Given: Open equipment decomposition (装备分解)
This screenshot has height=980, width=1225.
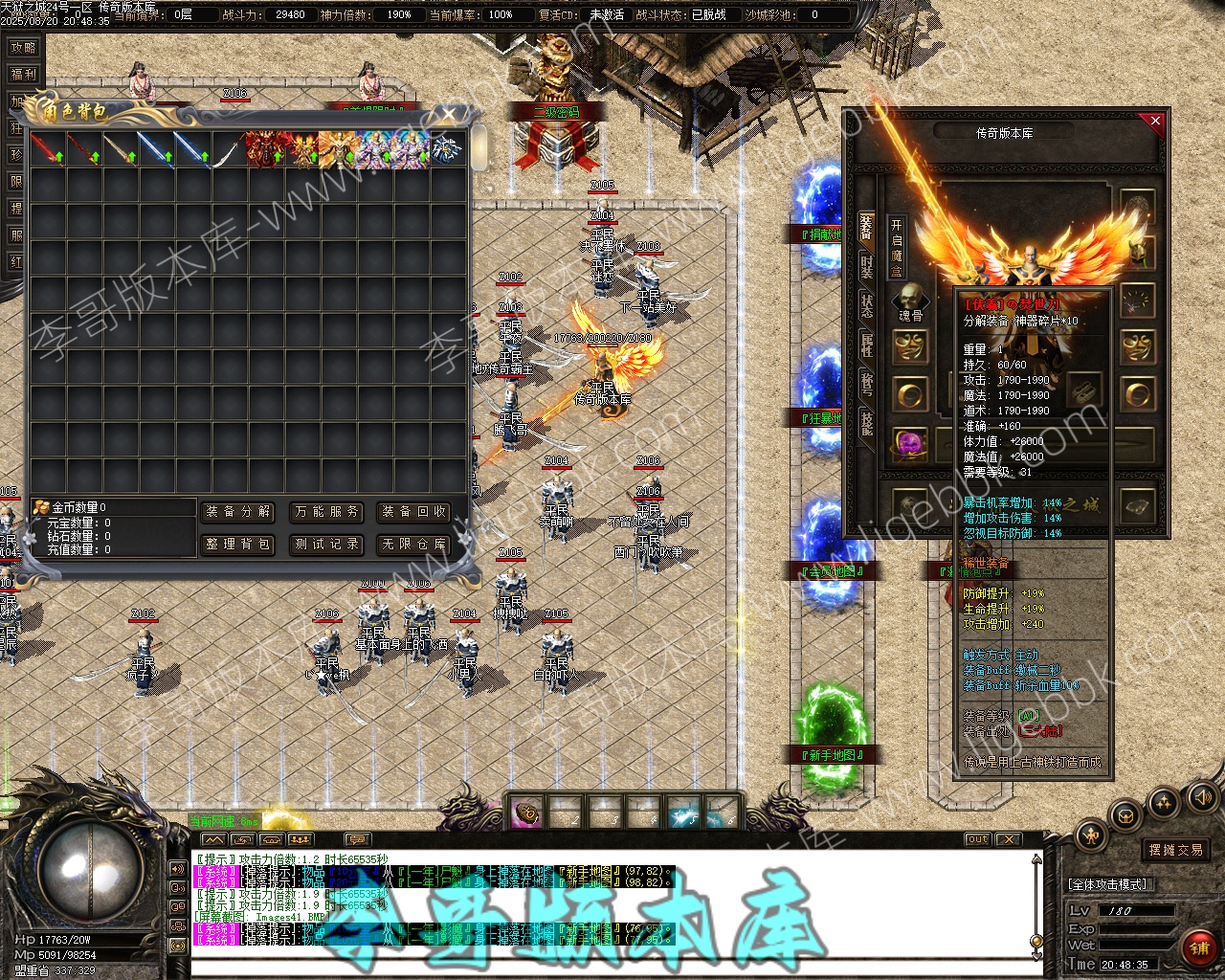Looking at the screenshot, I should click(x=238, y=512).
